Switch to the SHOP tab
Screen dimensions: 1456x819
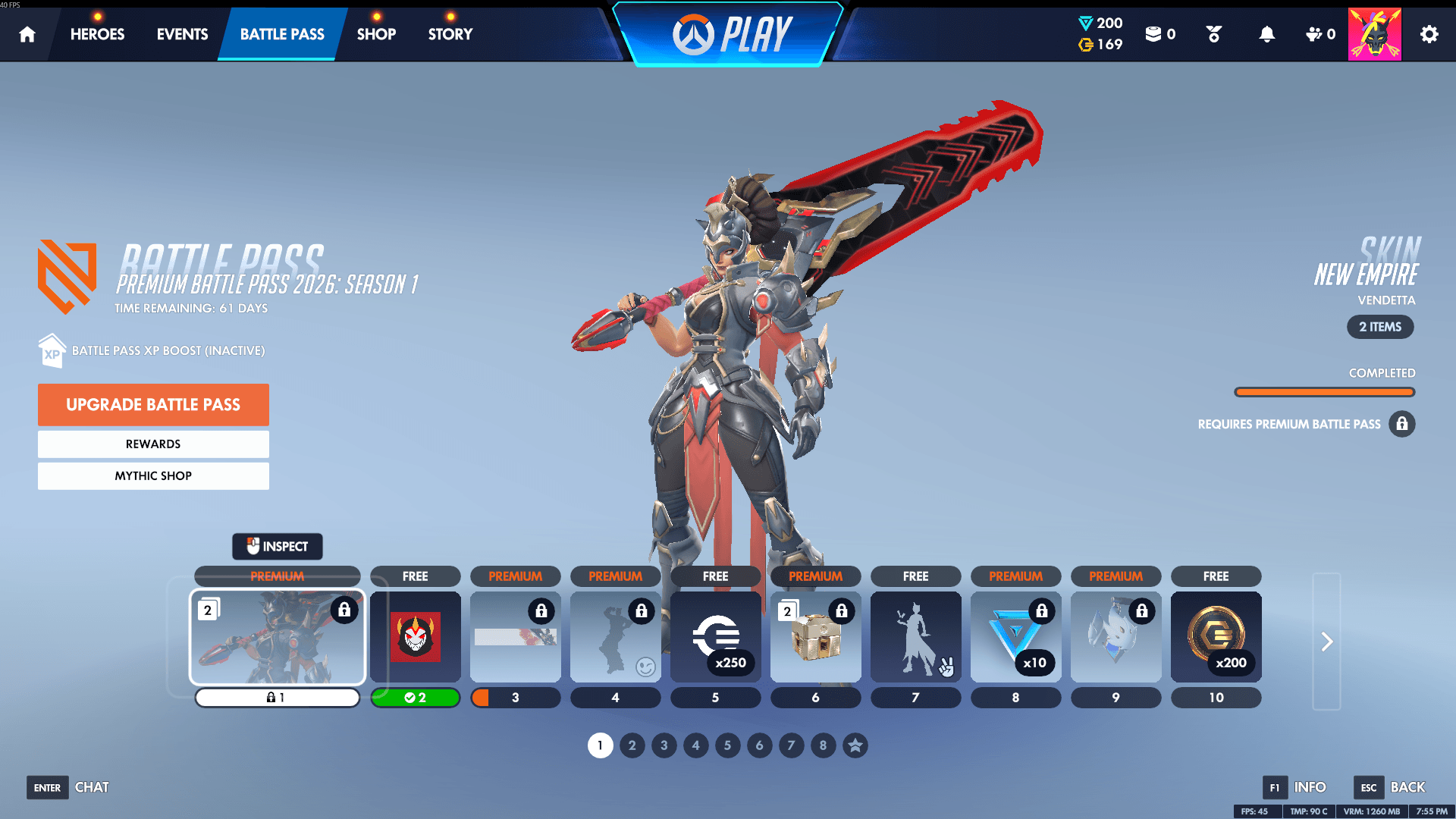376,33
